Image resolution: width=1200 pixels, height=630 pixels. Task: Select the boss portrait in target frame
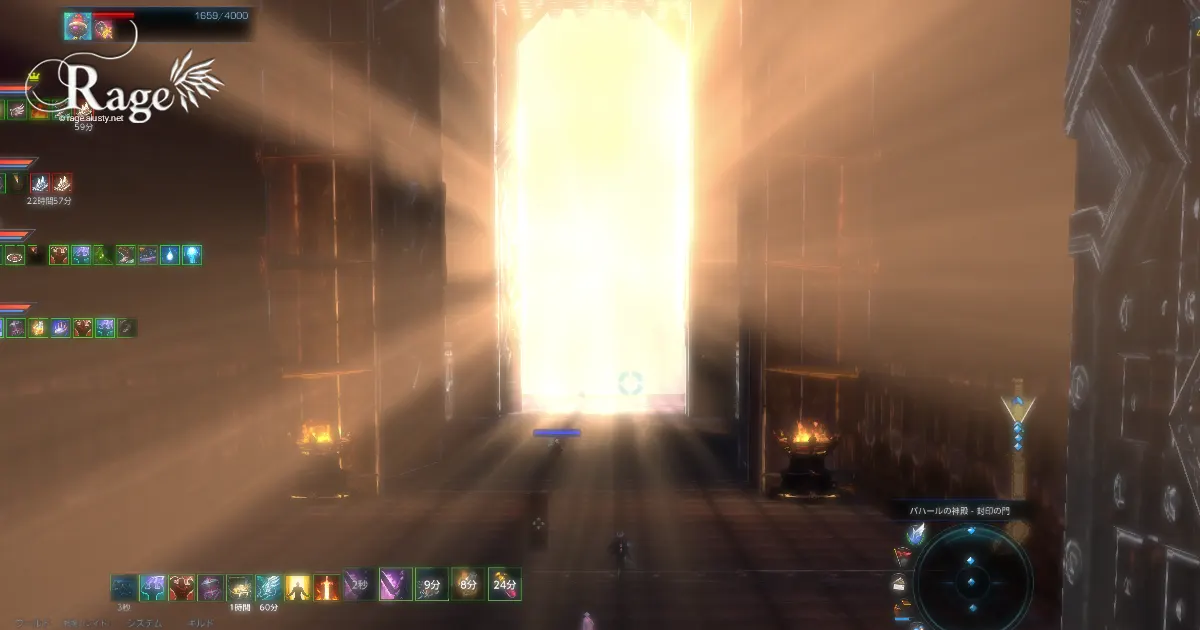coord(78,25)
